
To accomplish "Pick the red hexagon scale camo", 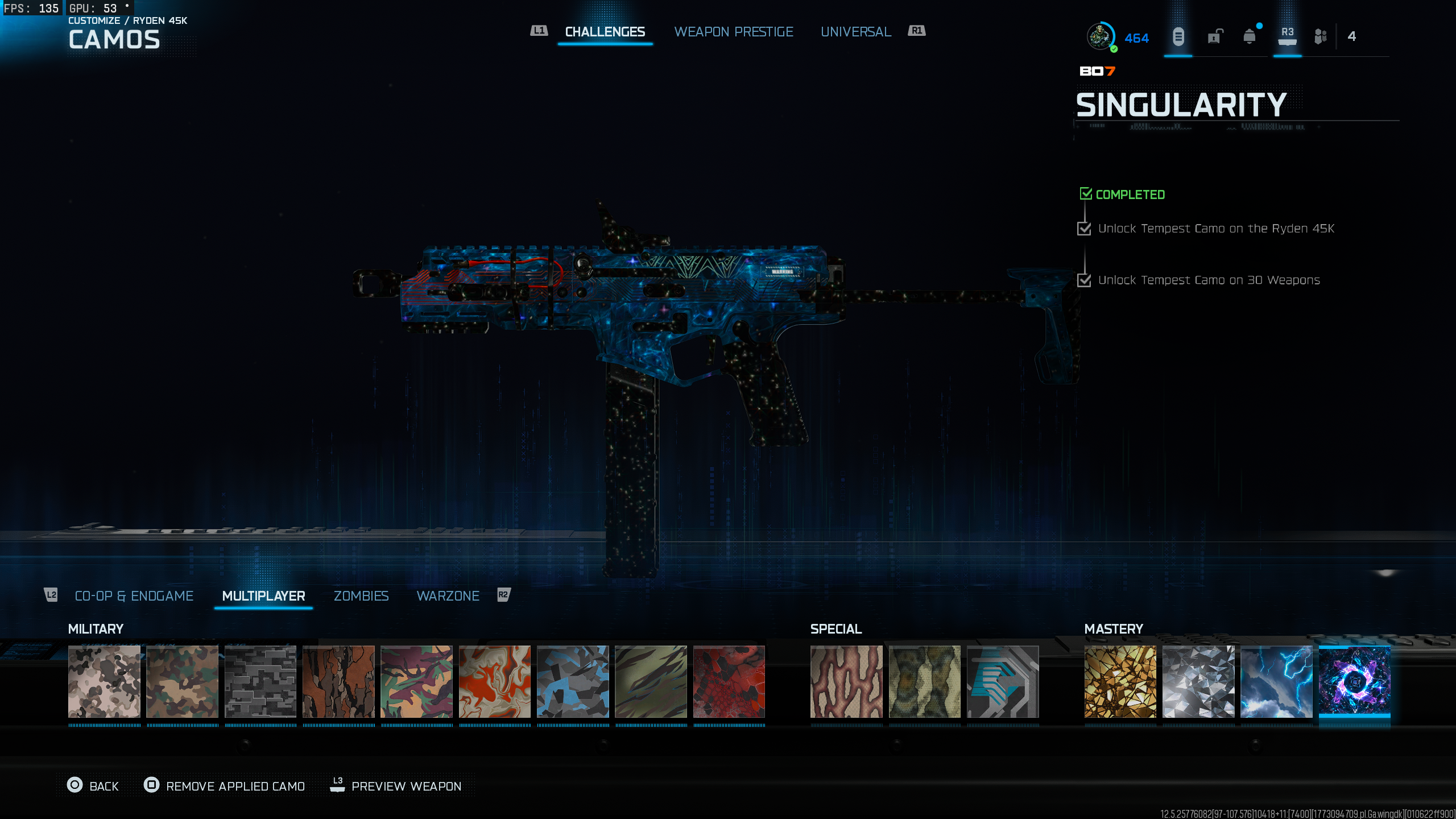I will 729,681.
